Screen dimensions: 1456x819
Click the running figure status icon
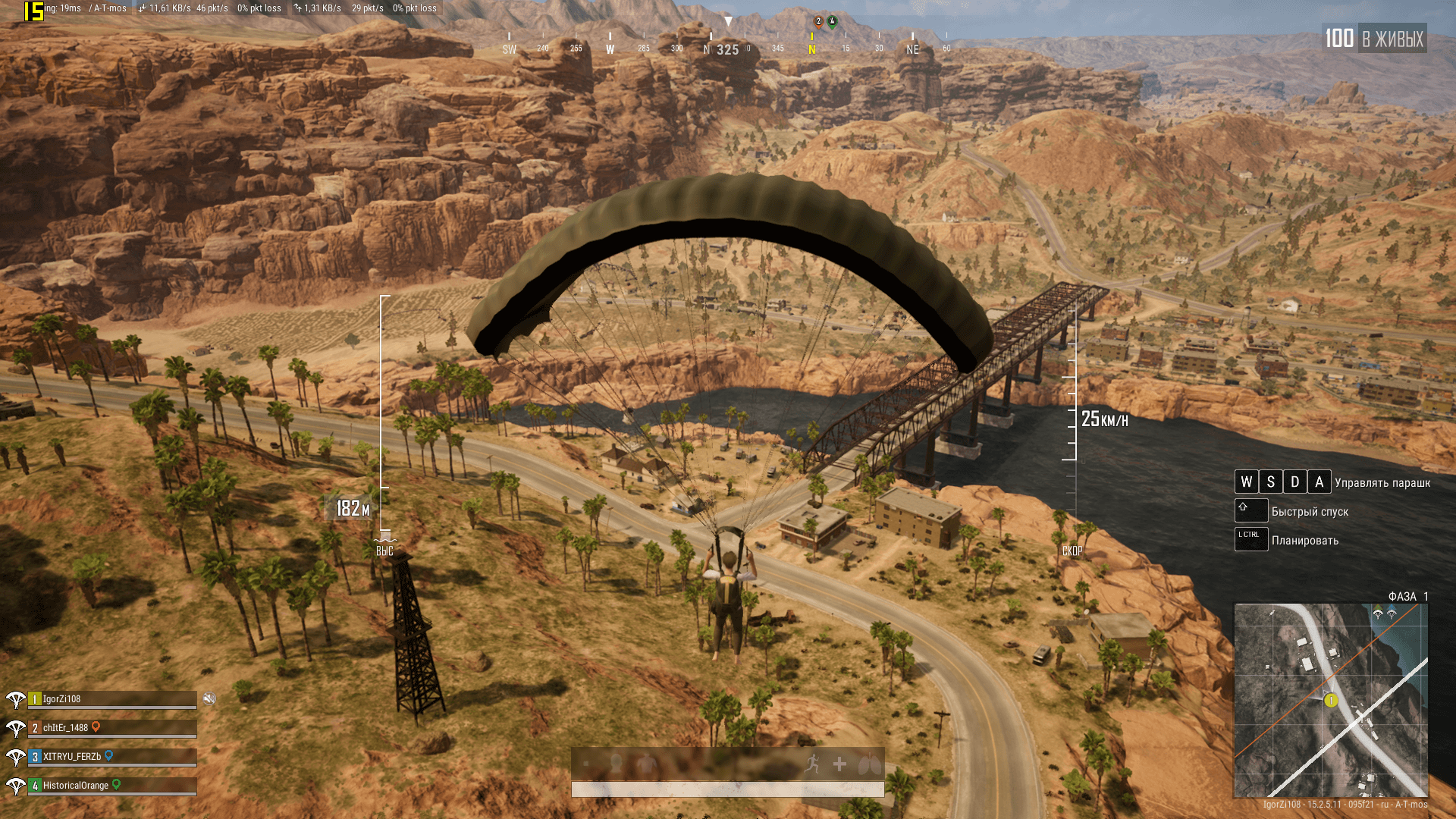tap(812, 764)
